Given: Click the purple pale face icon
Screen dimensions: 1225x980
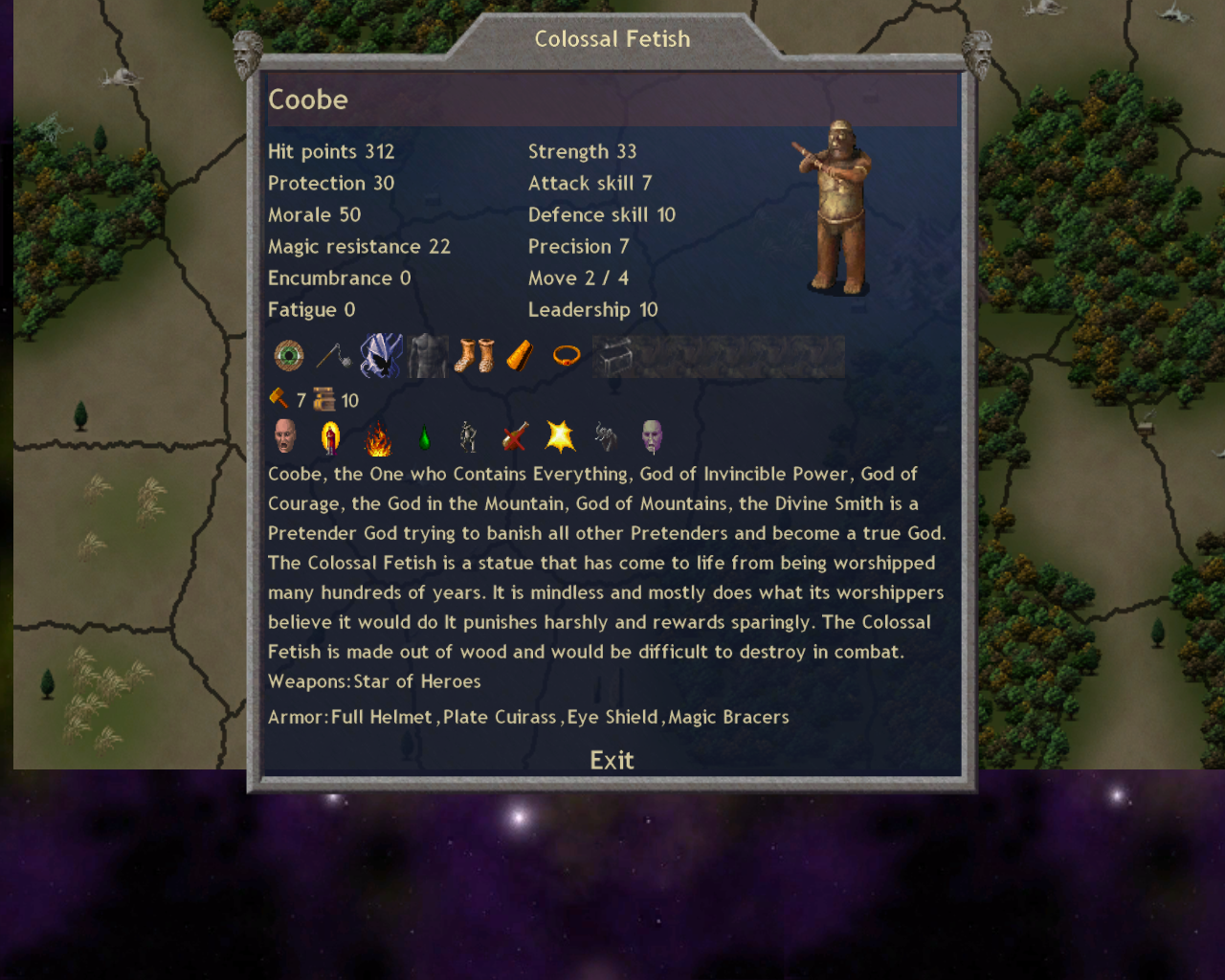Looking at the screenshot, I should click(652, 436).
